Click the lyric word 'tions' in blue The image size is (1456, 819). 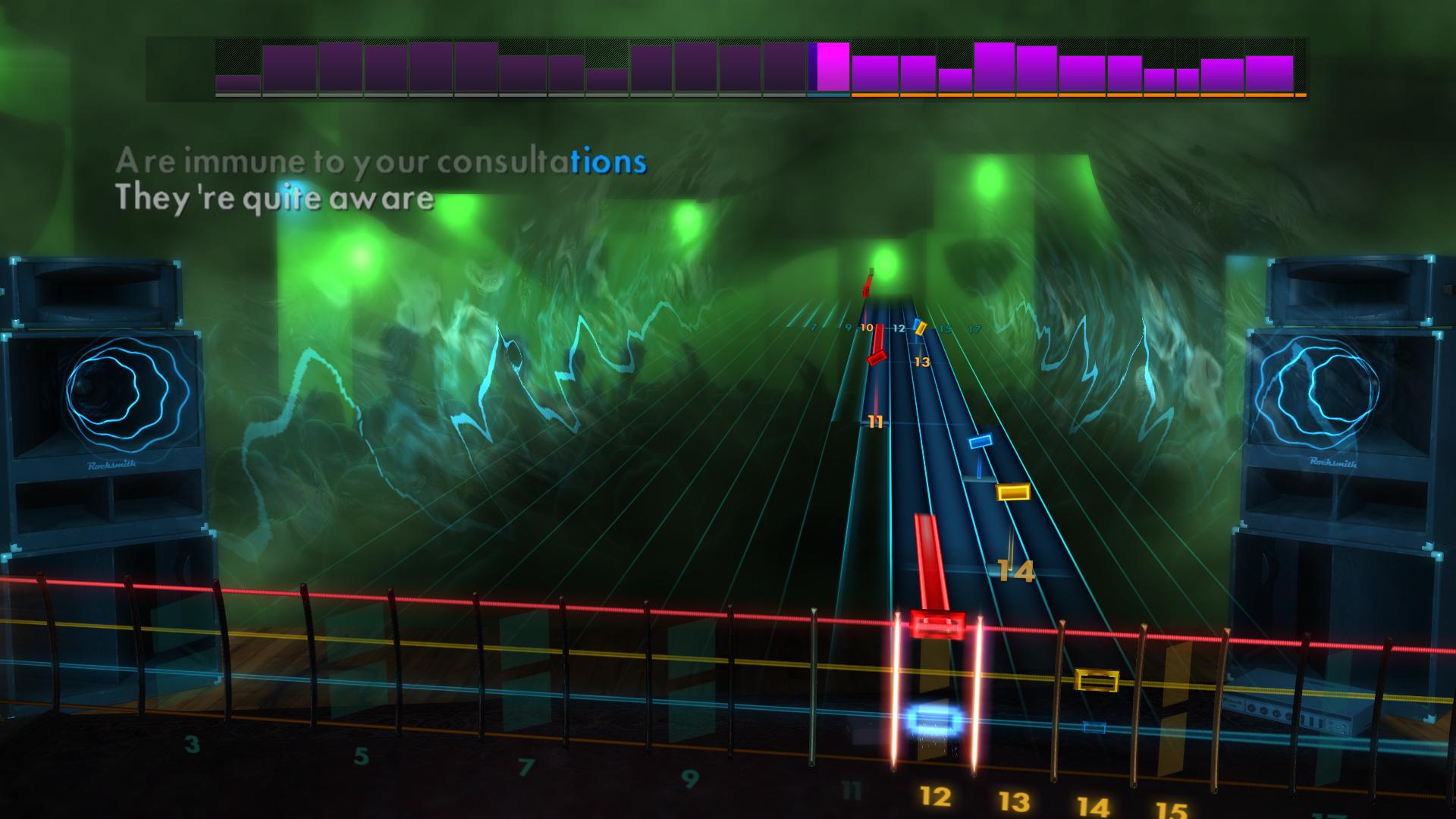point(605,159)
